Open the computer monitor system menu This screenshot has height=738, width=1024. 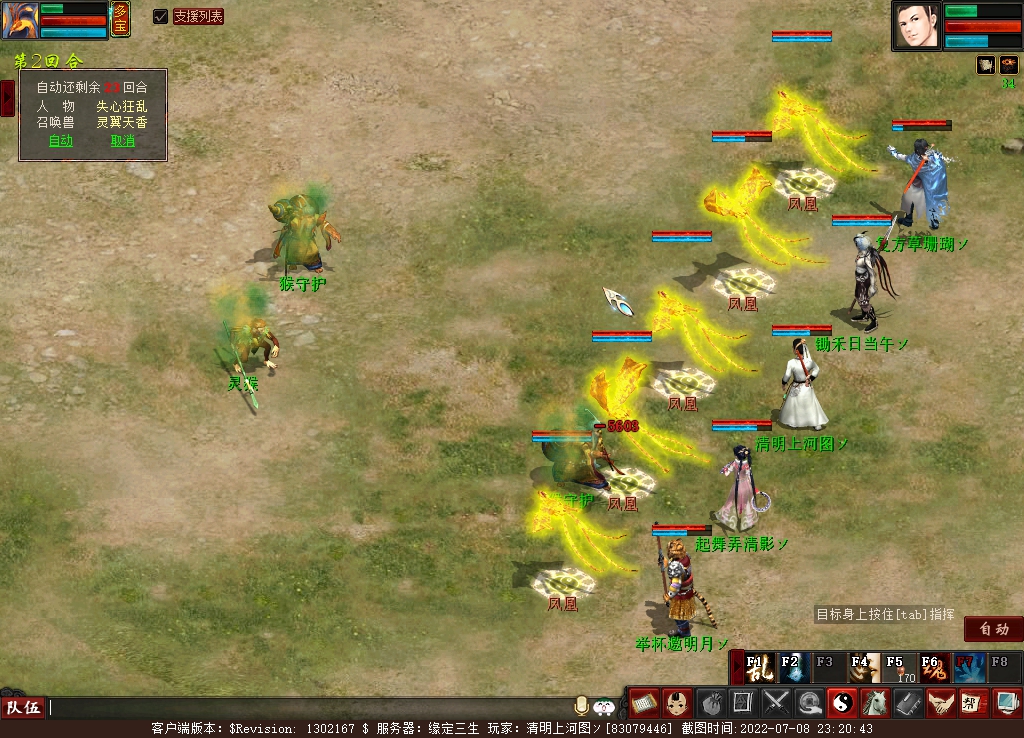tap(1006, 703)
